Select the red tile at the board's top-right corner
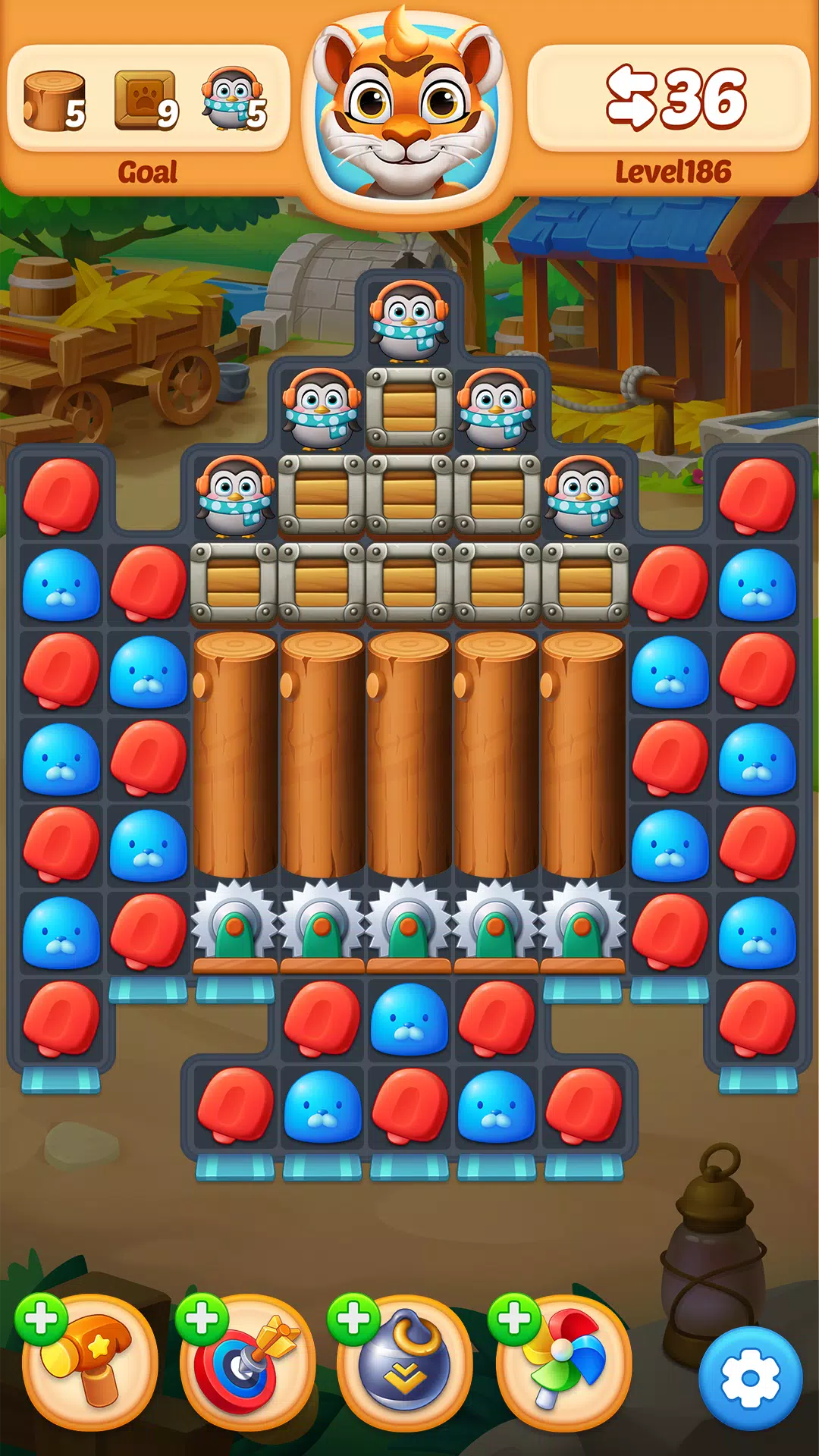This screenshot has height=1456, width=819. [757, 496]
